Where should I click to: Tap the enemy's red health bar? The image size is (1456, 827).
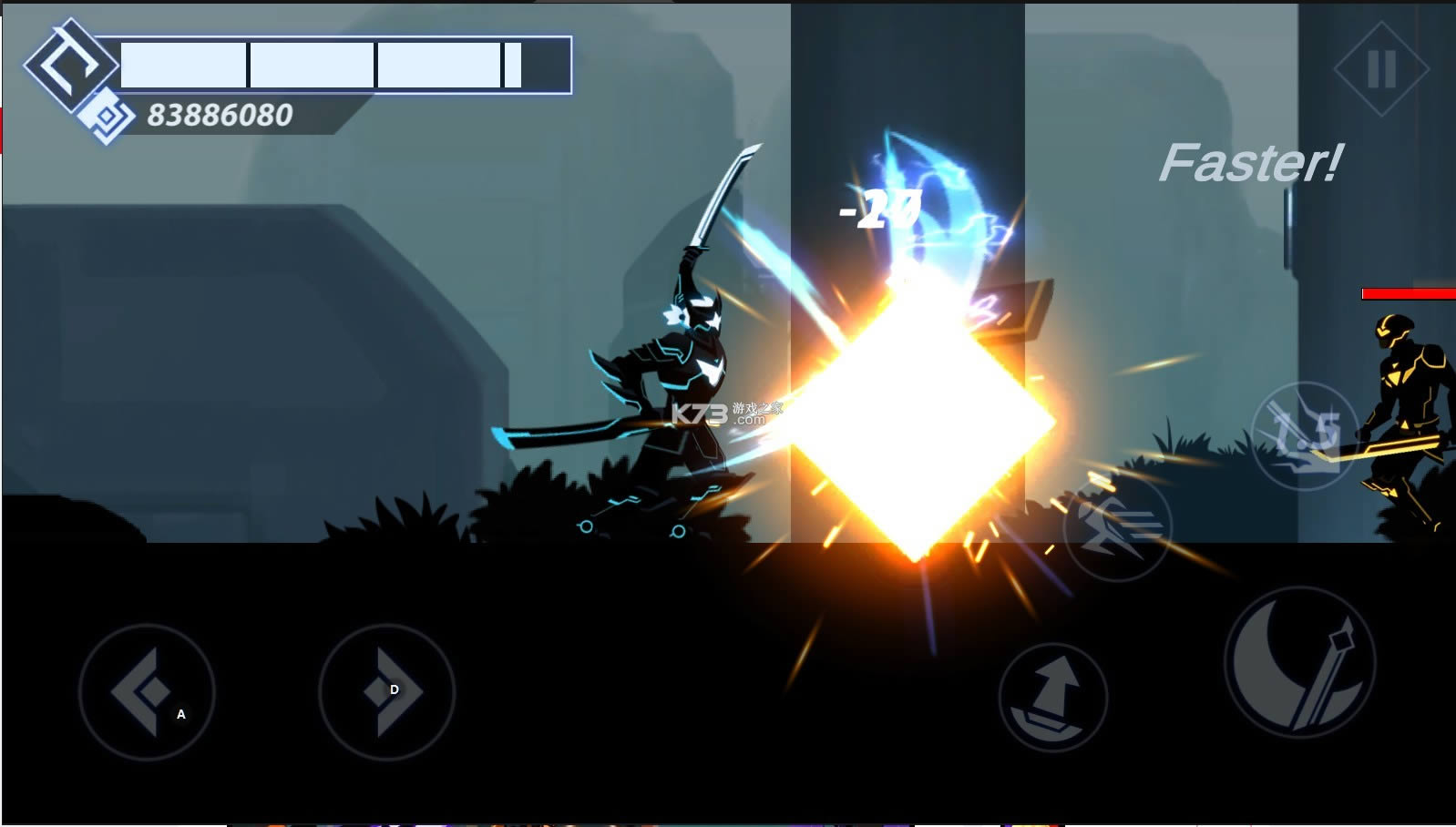point(1406,292)
